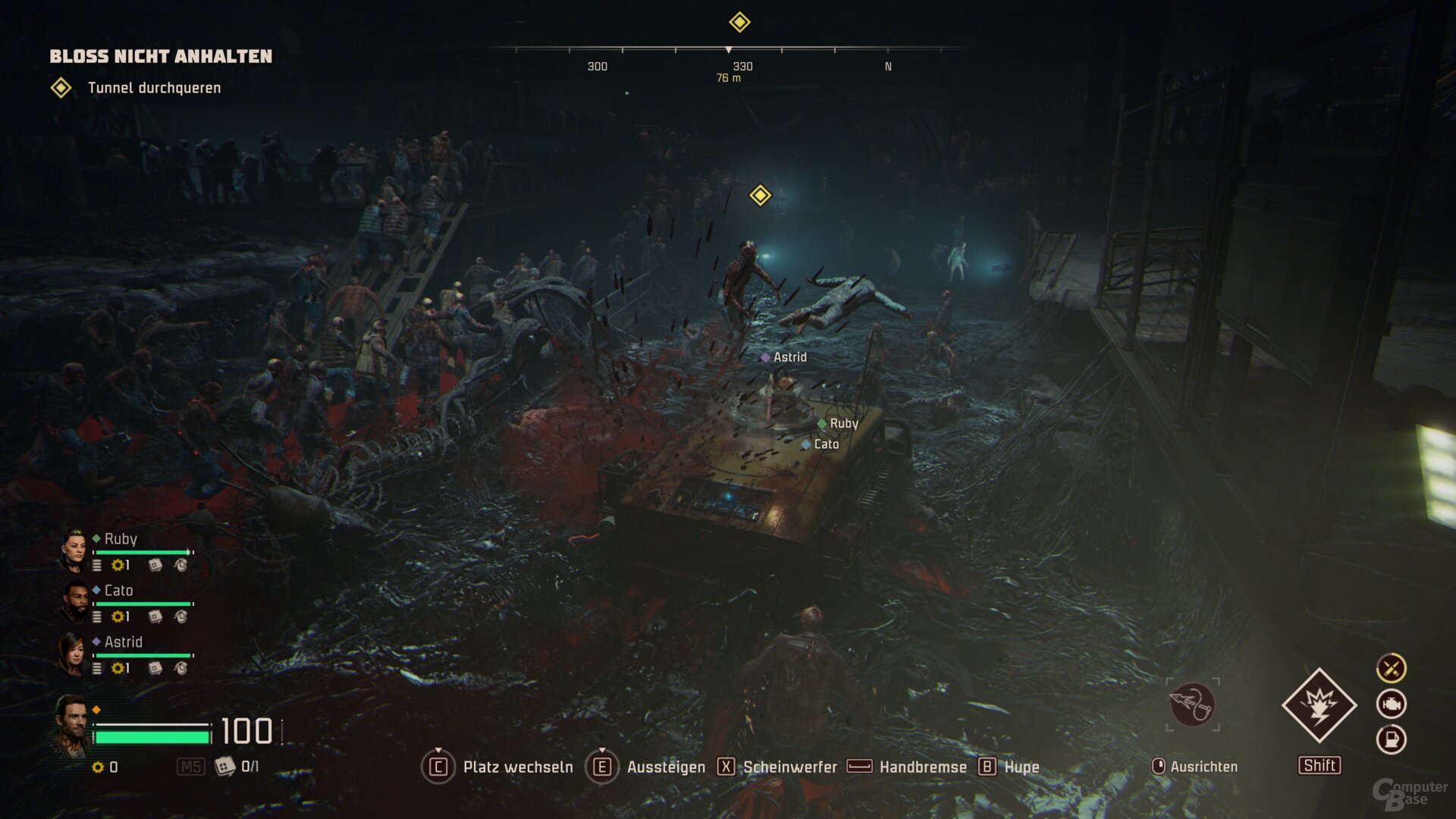Click the player's medkit item icon
This screenshot has height=819, width=1456.
(x=225, y=767)
